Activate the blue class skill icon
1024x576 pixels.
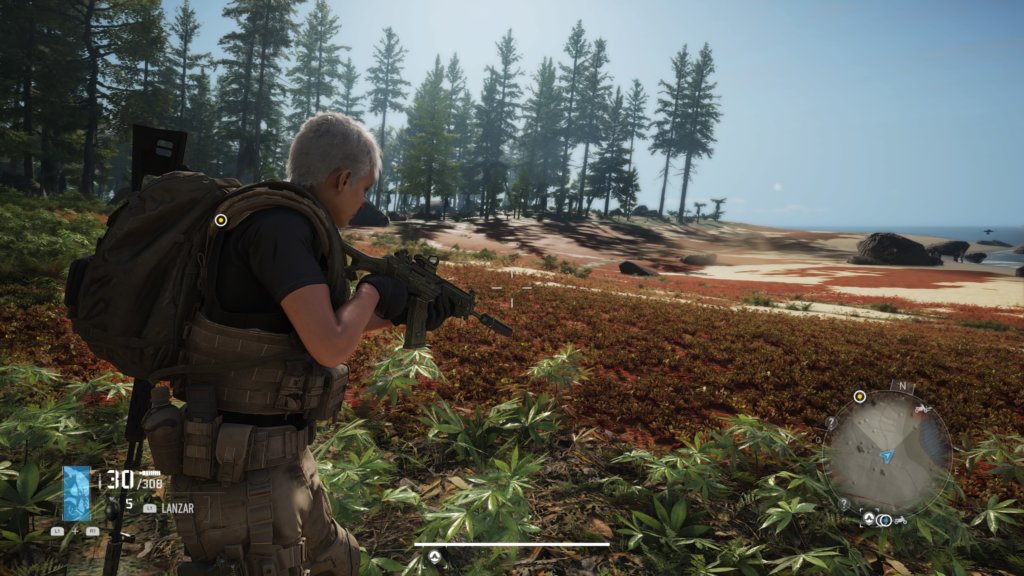point(77,494)
